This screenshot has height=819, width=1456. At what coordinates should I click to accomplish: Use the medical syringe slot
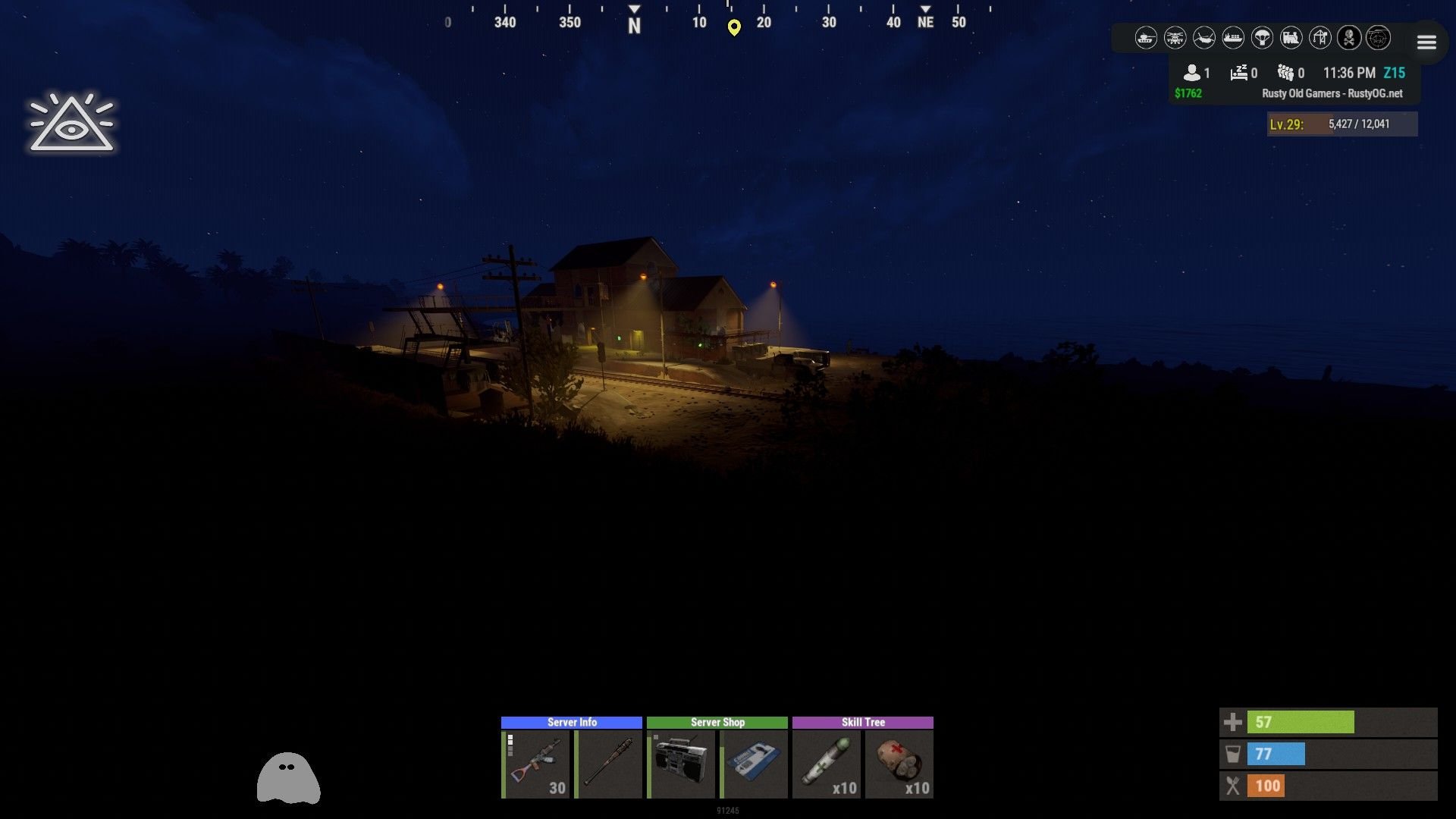pyautogui.click(x=827, y=764)
